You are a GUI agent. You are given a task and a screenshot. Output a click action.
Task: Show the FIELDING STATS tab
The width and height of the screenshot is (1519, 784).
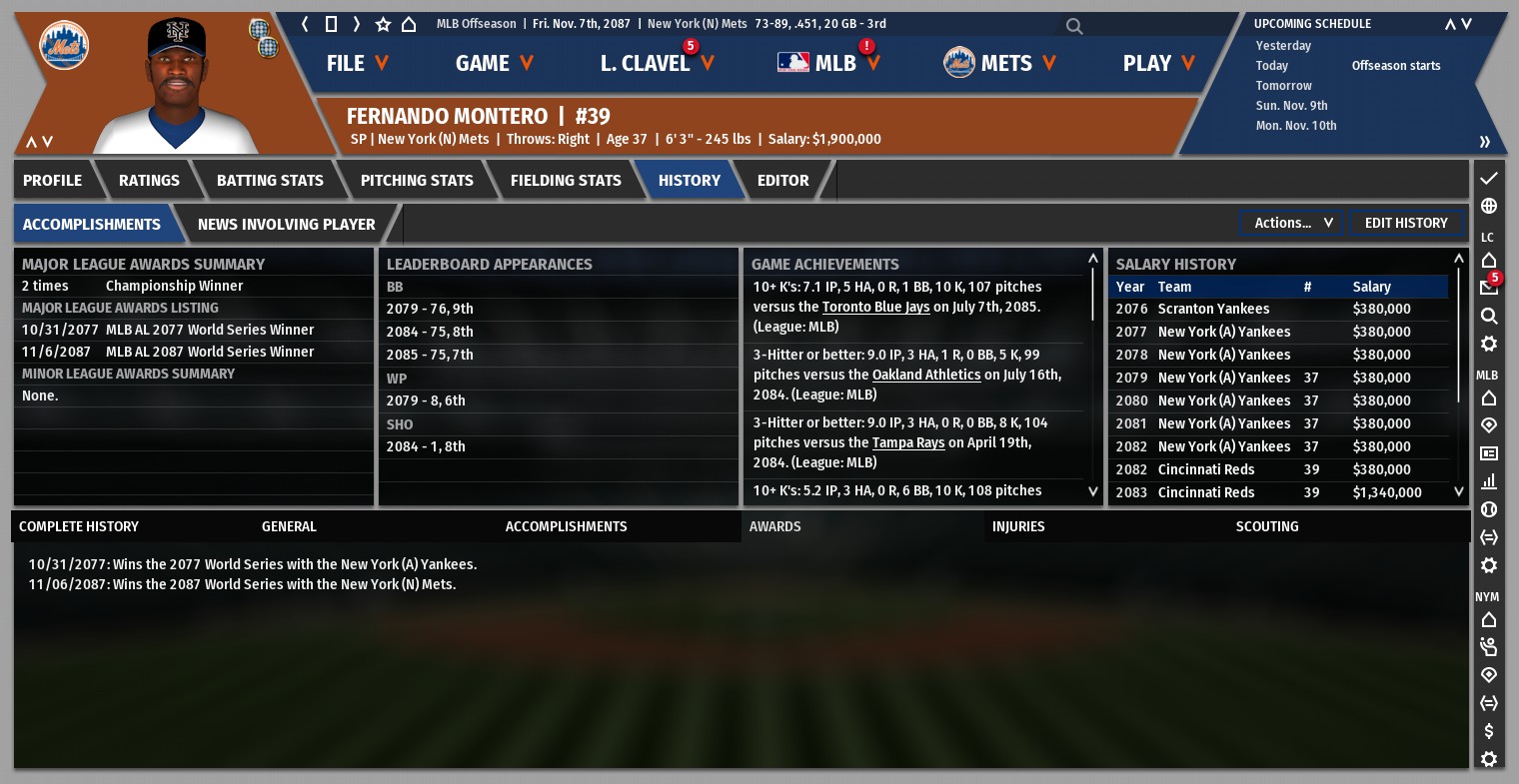pos(566,181)
